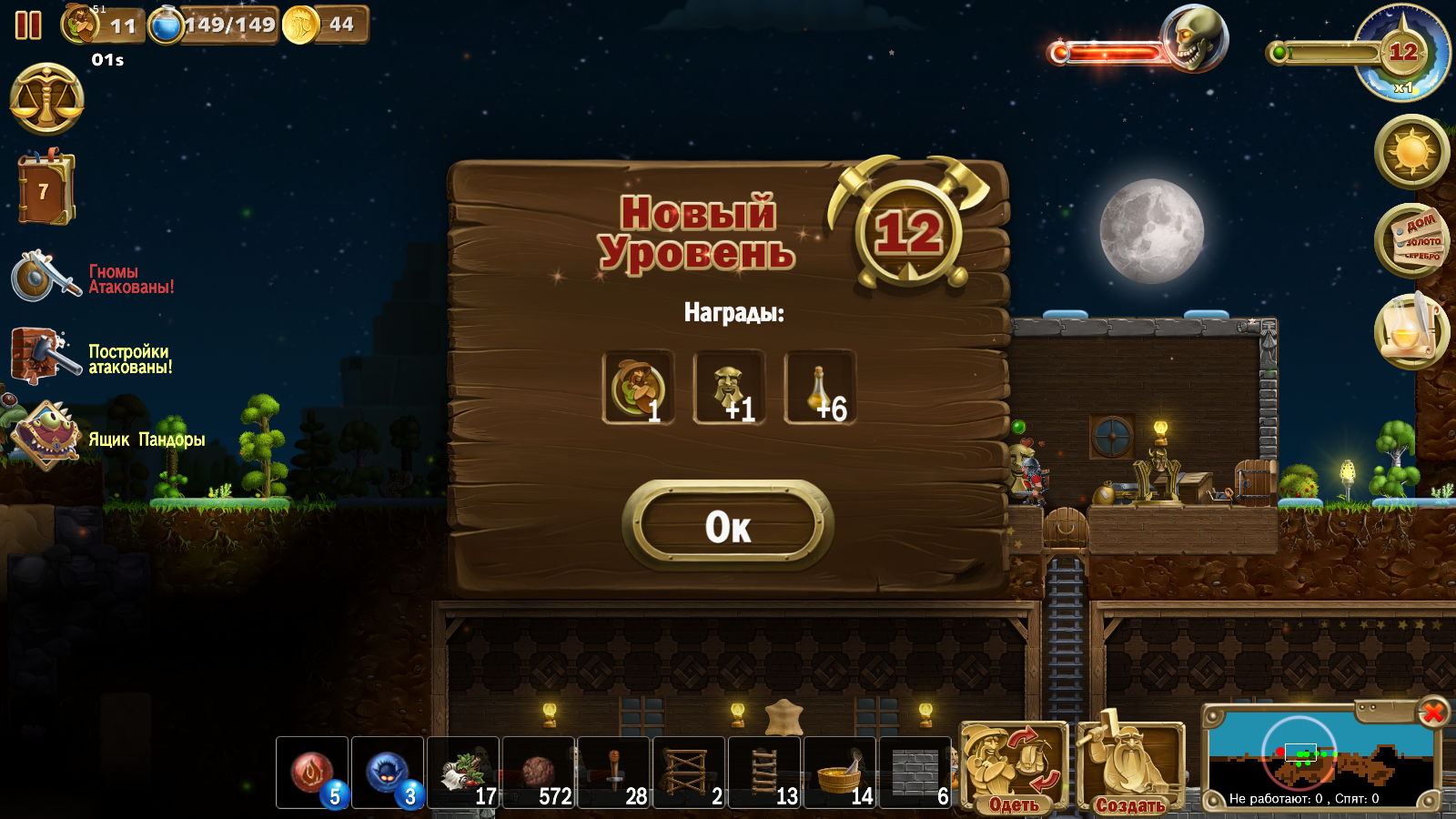Pick the wooden scaffold slot
This screenshot has height=819, width=1456.
click(689, 773)
